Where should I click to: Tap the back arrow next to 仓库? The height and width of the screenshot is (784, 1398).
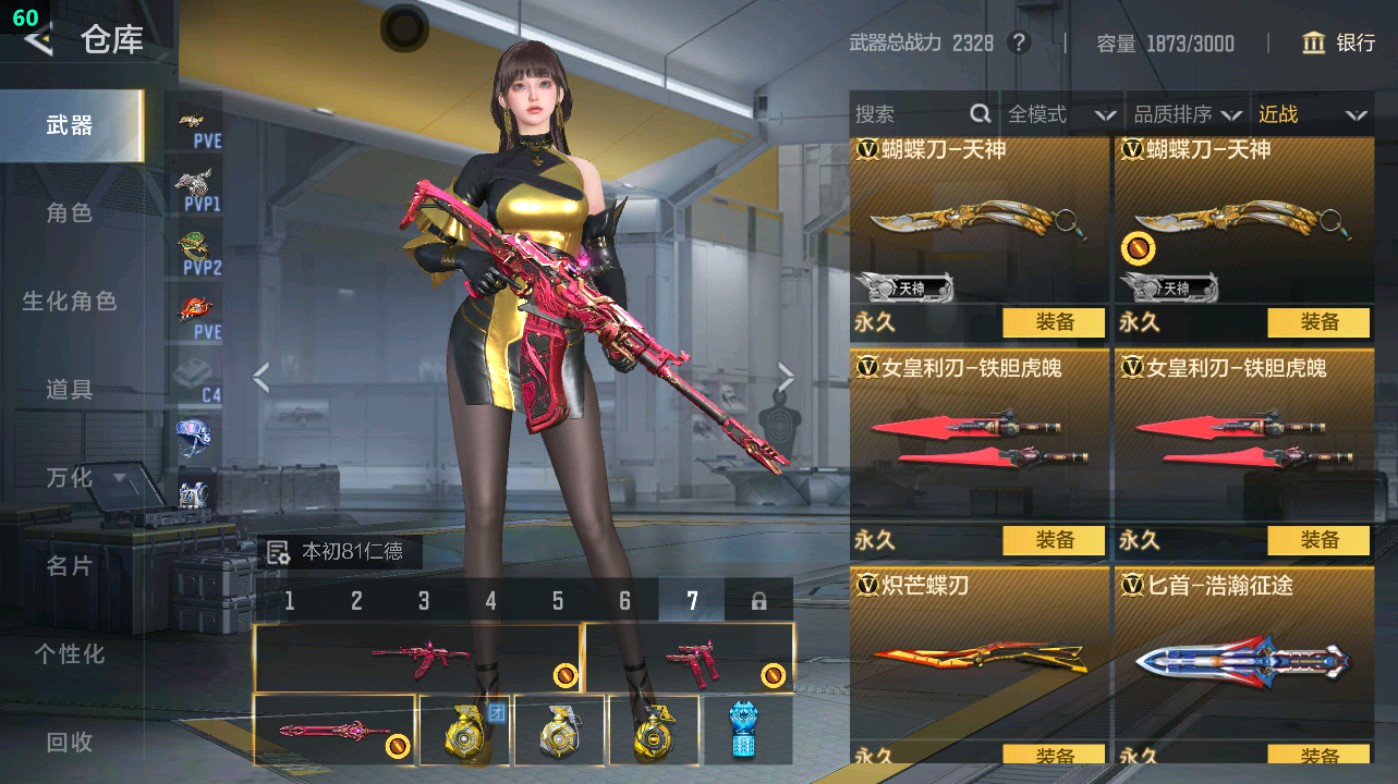click(38, 41)
